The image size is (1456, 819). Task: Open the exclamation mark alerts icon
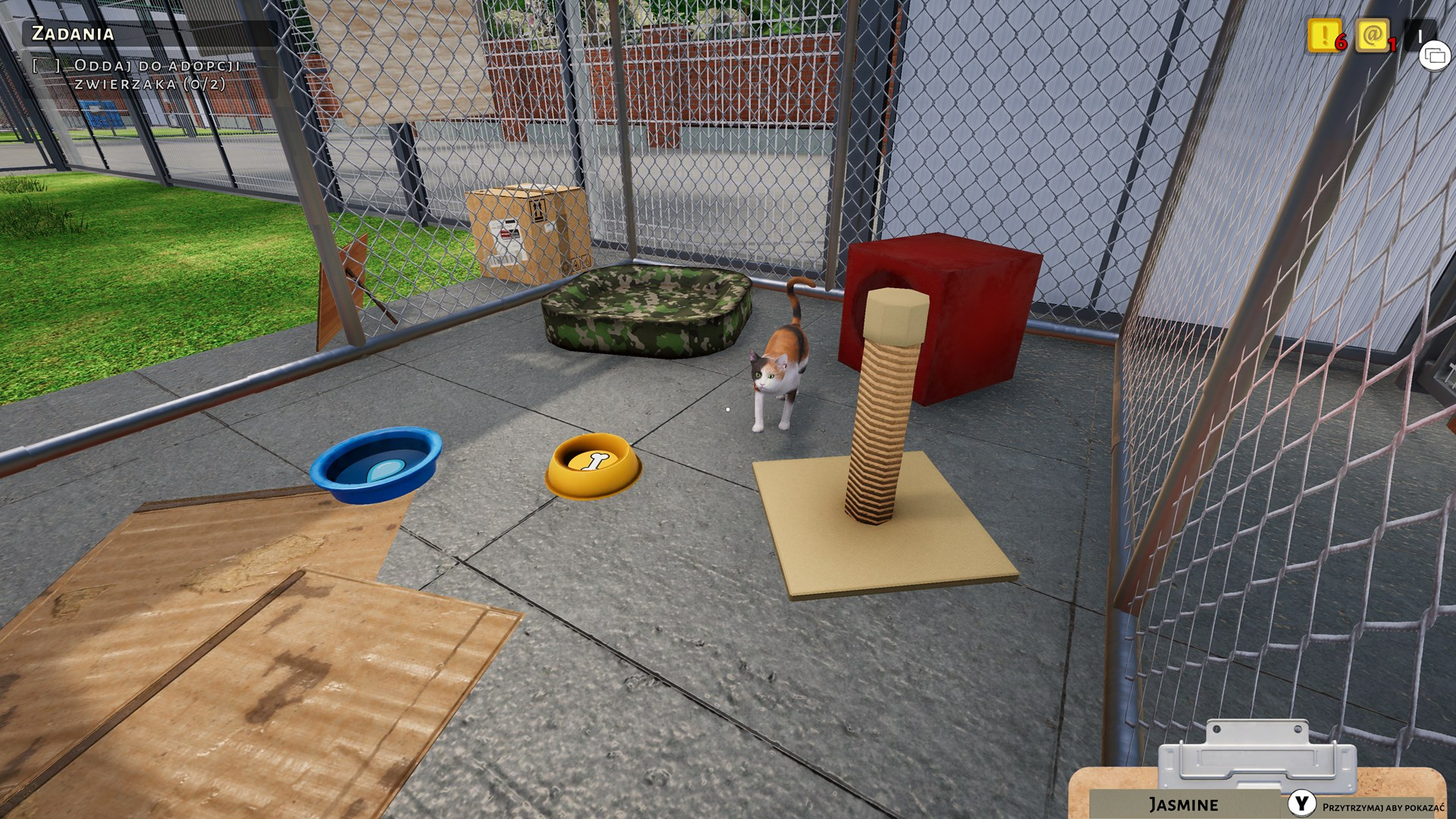click(x=1323, y=35)
